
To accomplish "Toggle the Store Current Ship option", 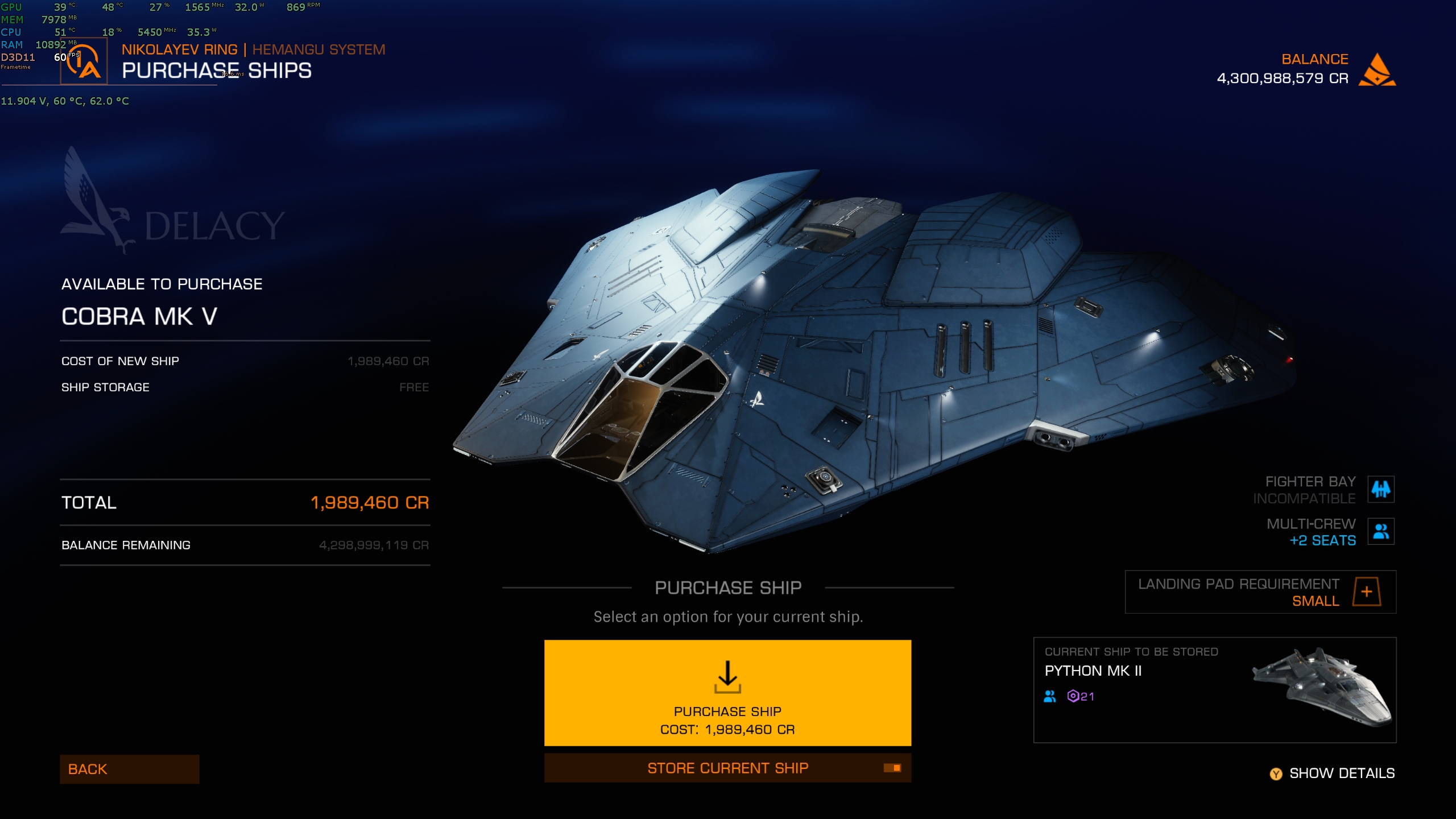I will [x=727, y=768].
